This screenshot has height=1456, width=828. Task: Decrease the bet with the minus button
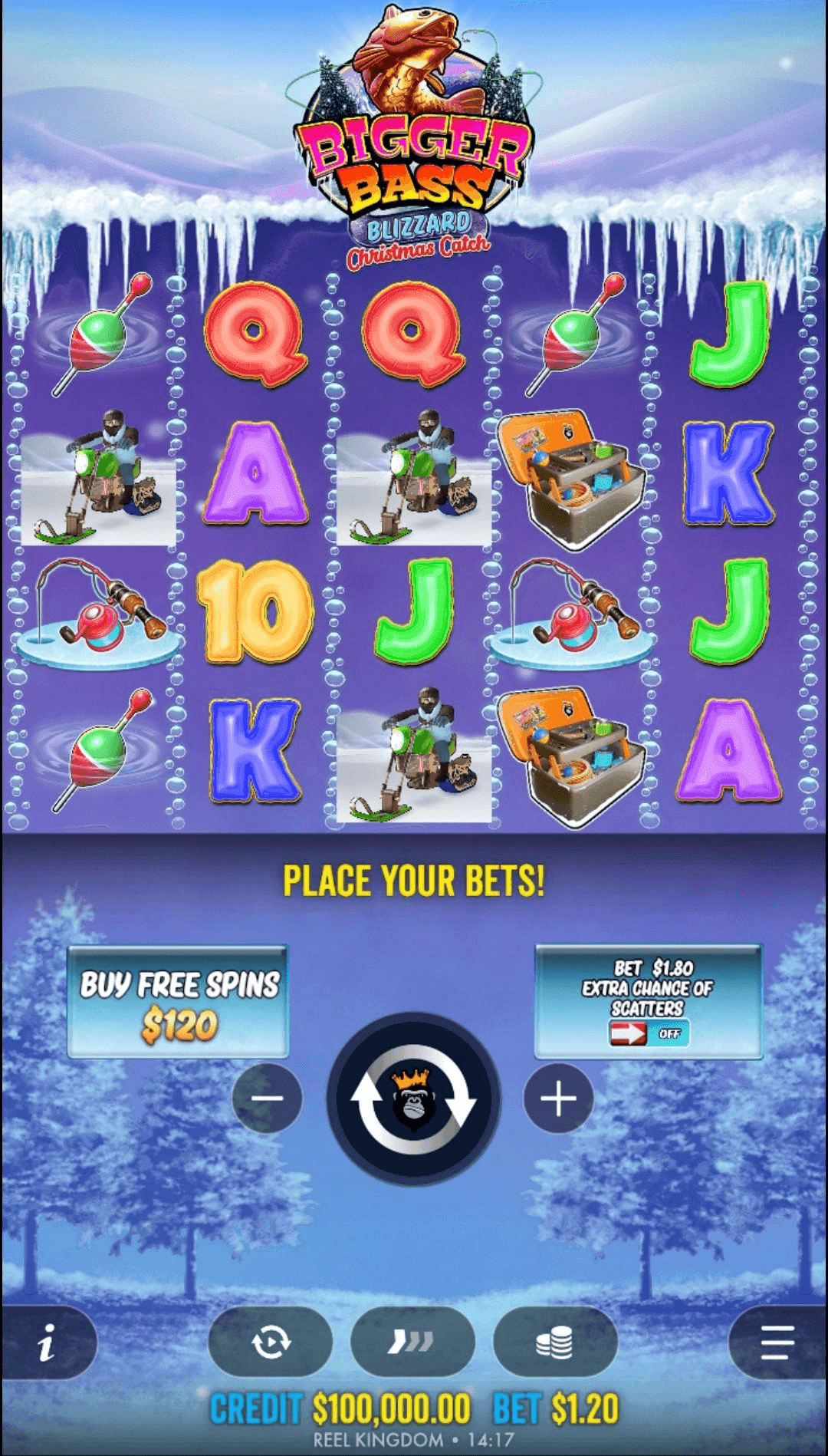pos(268,1099)
